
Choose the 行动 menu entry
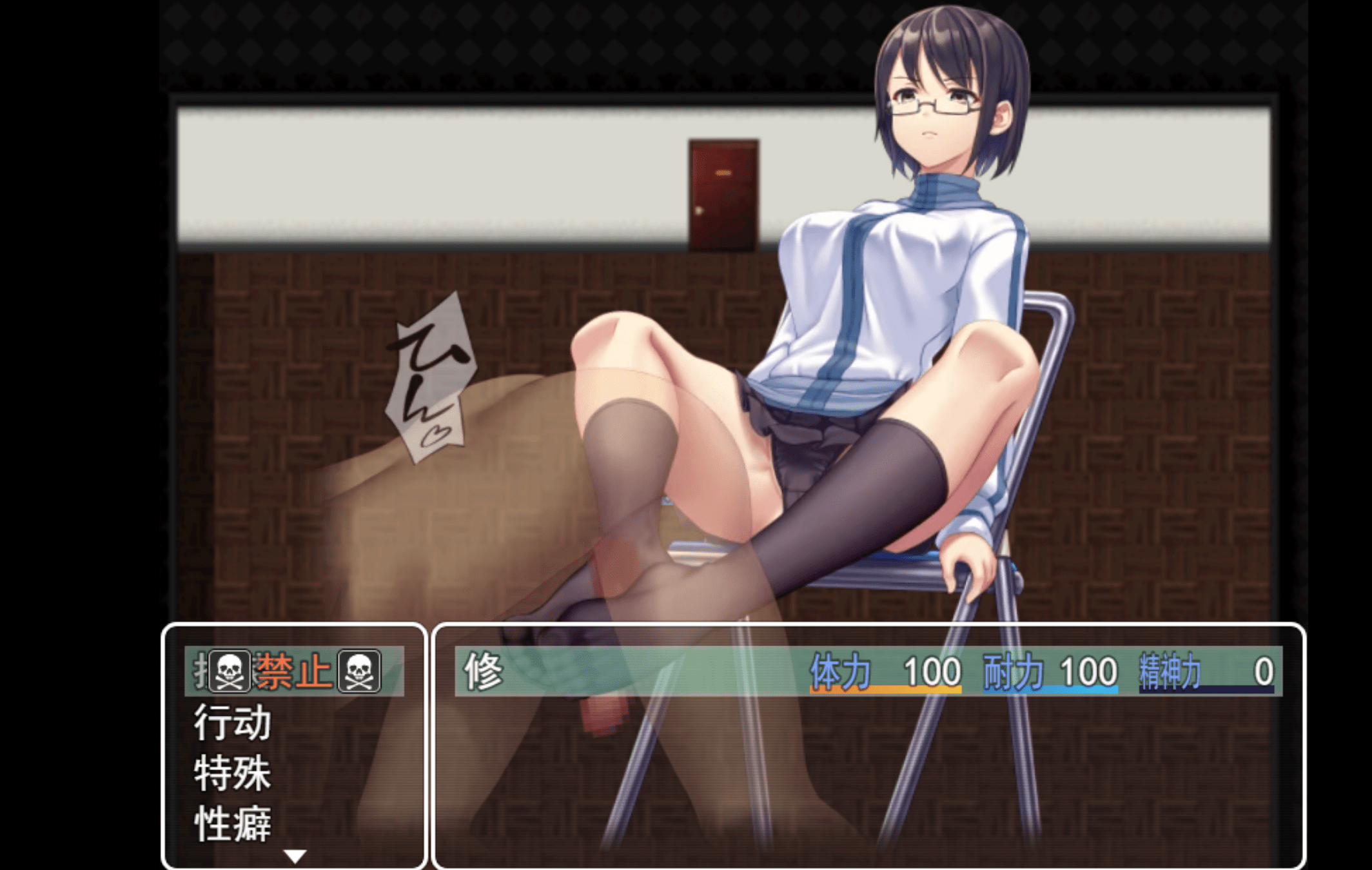233,722
